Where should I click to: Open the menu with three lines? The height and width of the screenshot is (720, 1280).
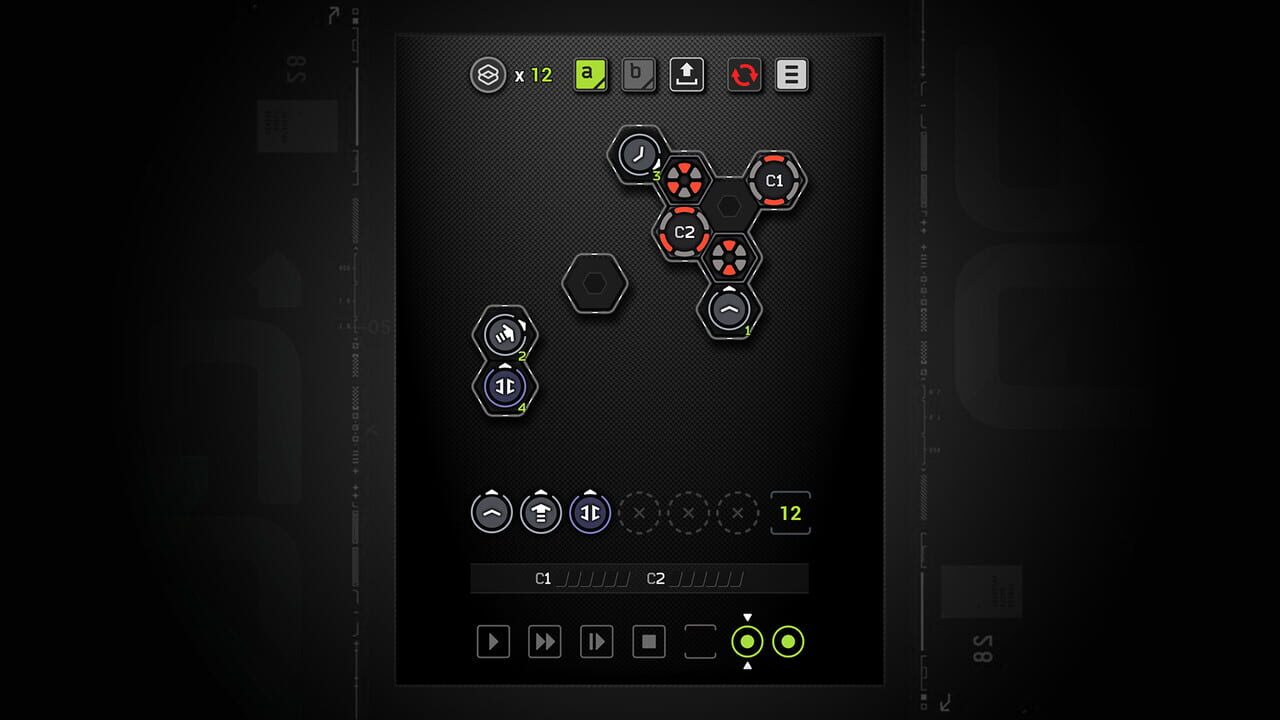coord(792,73)
